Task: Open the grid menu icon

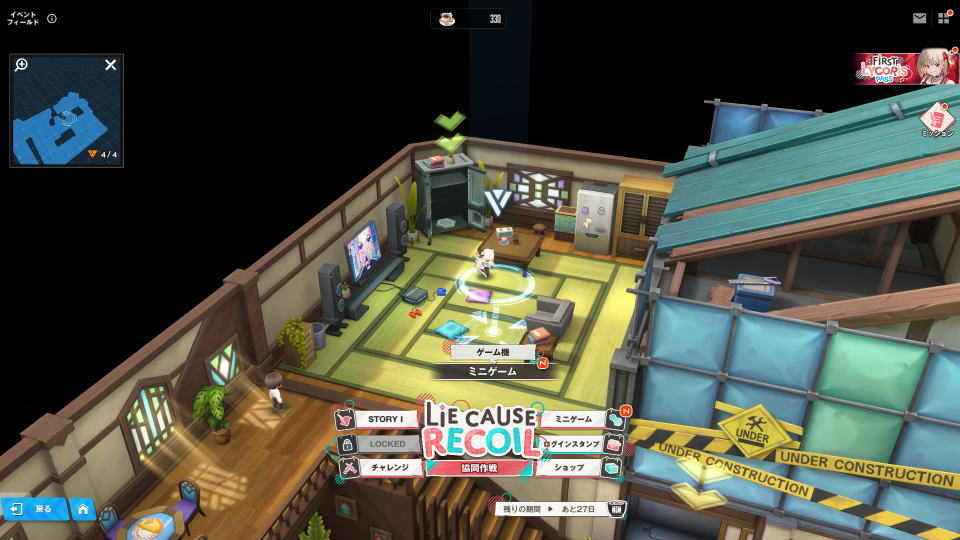Action: pyautogui.click(x=944, y=18)
